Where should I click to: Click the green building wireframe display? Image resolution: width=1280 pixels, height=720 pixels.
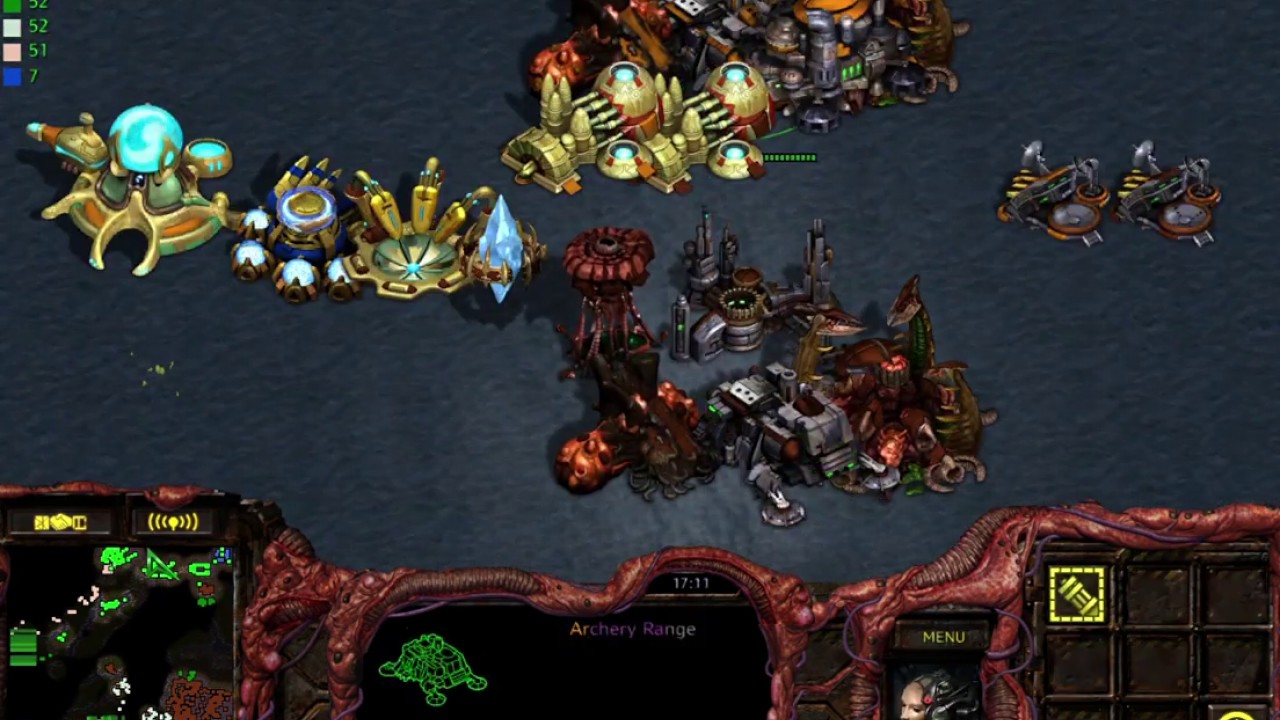pyautogui.click(x=433, y=667)
